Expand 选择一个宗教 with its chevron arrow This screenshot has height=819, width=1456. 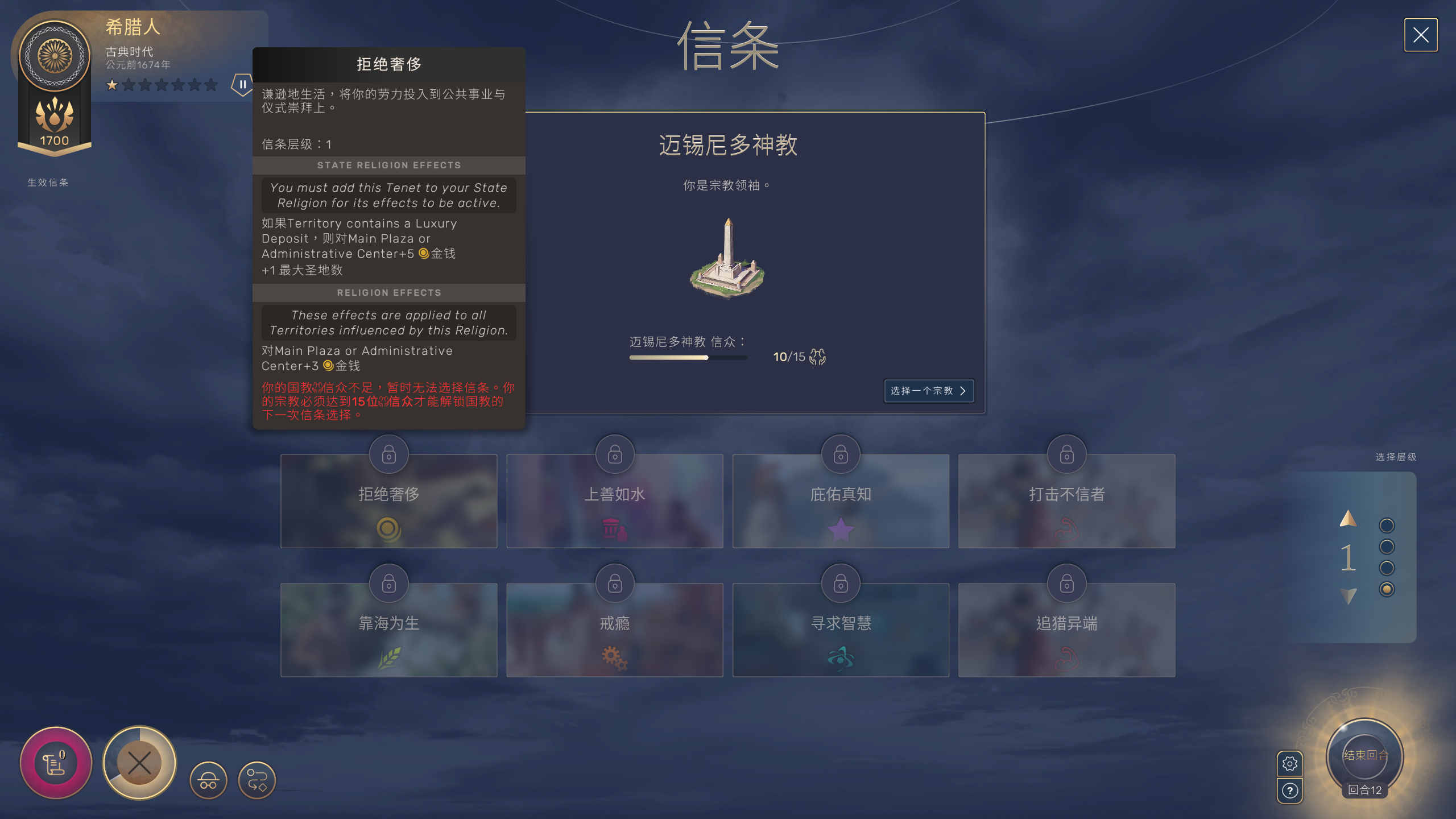tap(965, 391)
